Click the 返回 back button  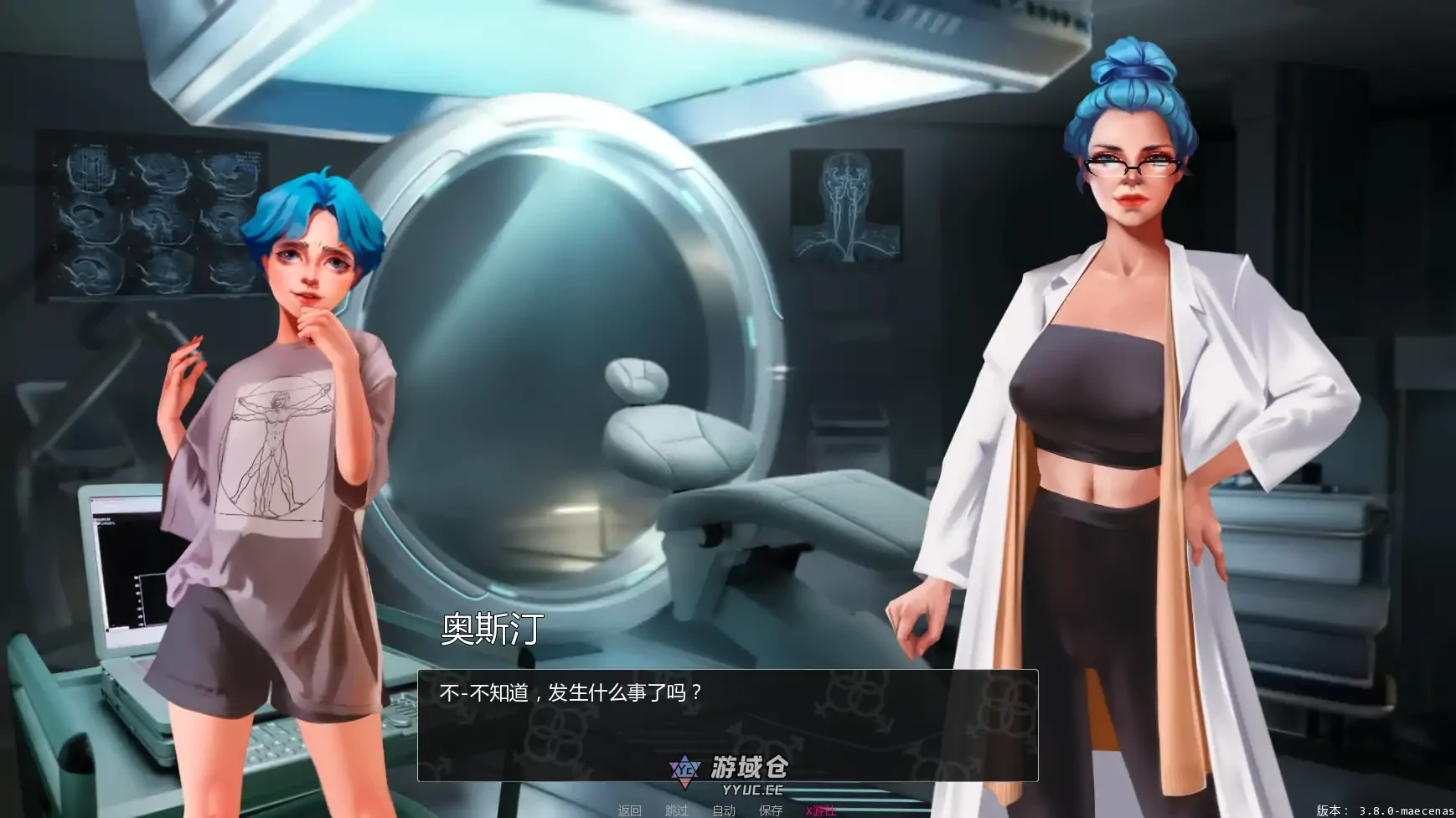point(628,810)
